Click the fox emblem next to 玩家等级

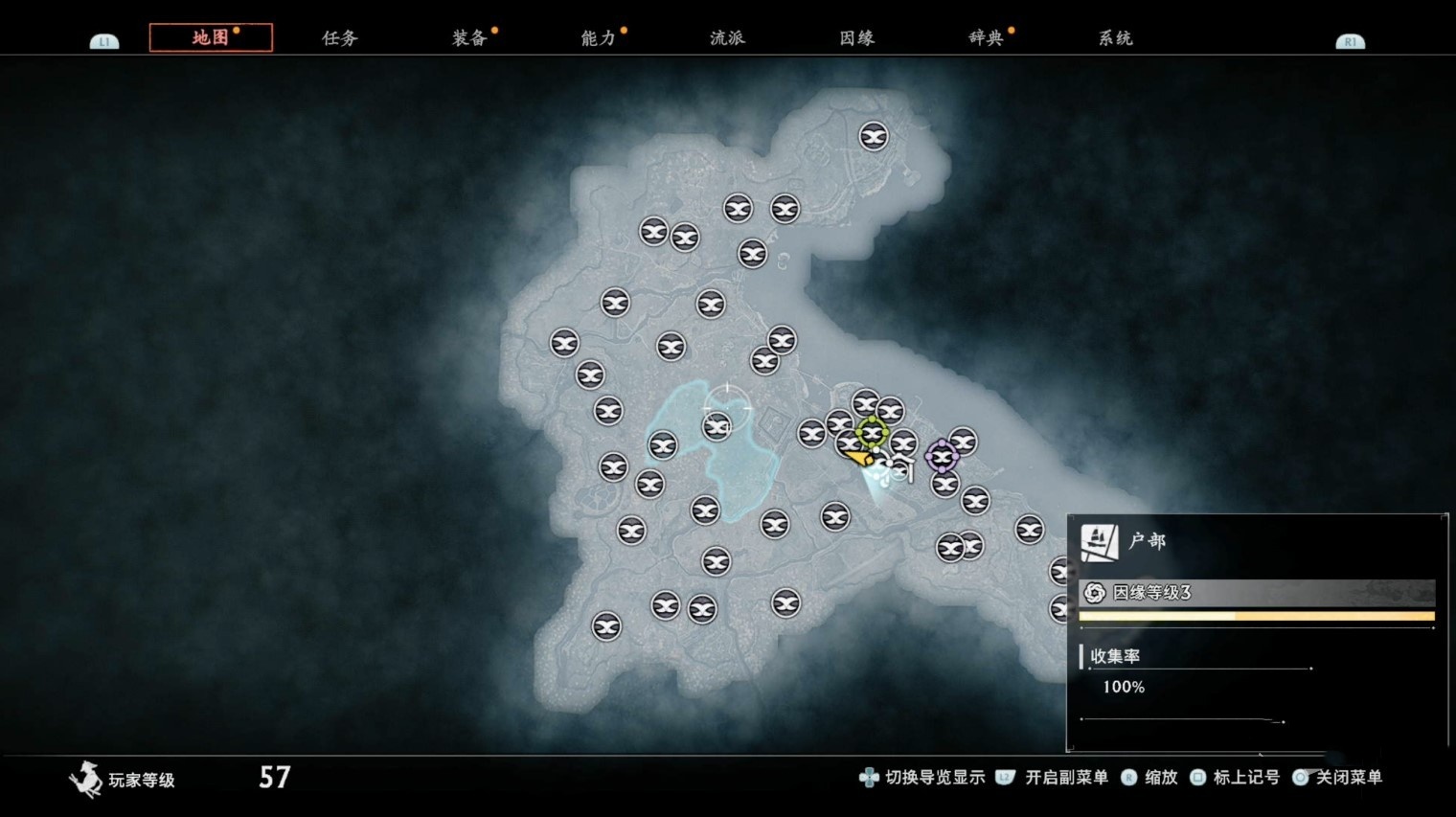84,781
